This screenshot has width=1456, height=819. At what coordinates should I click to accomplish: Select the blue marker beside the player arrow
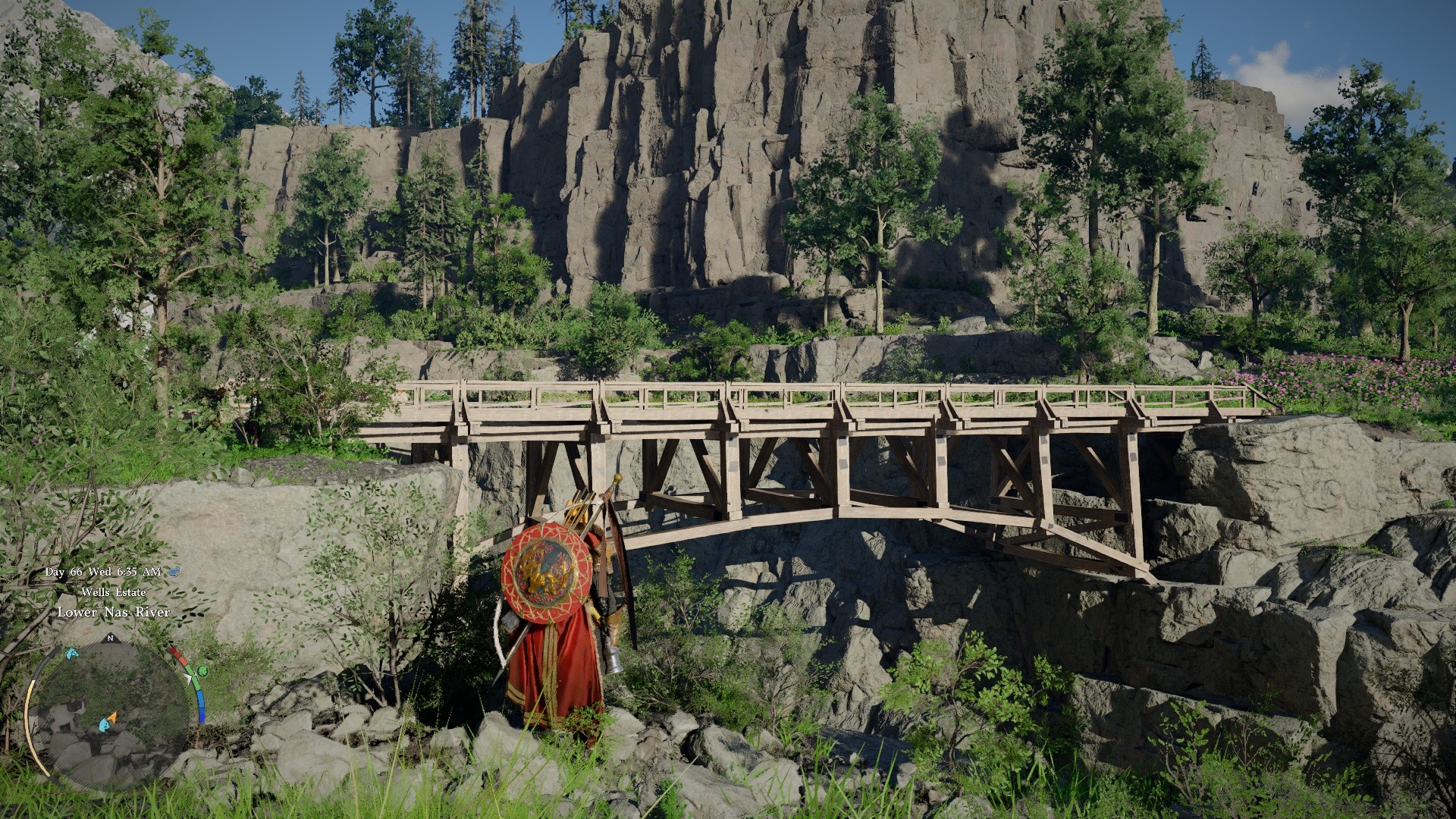(103, 726)
